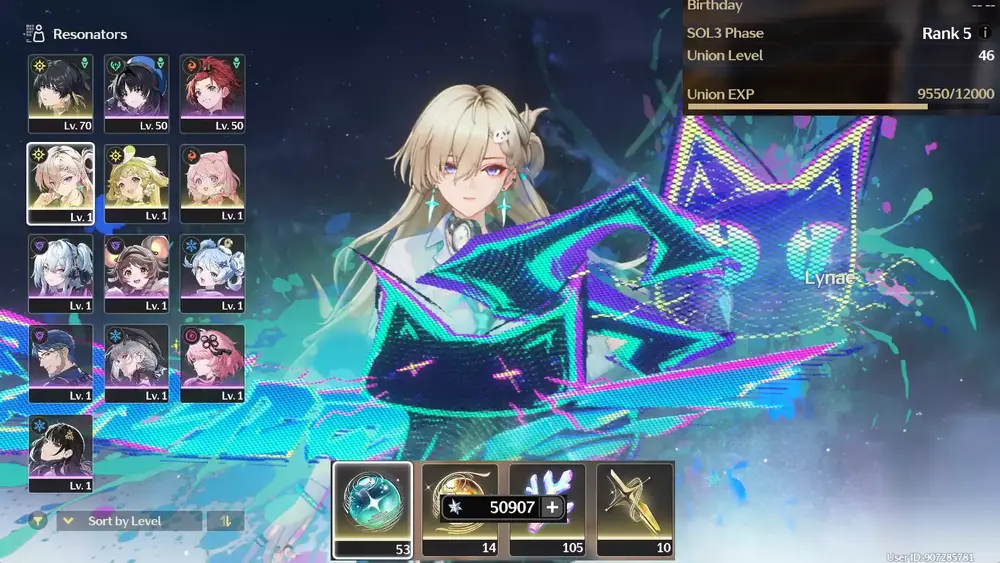This screenshot has height=563, width=1000.
Task: Pick the blonde resonator with green hat
Action: [x=137, y=182]
